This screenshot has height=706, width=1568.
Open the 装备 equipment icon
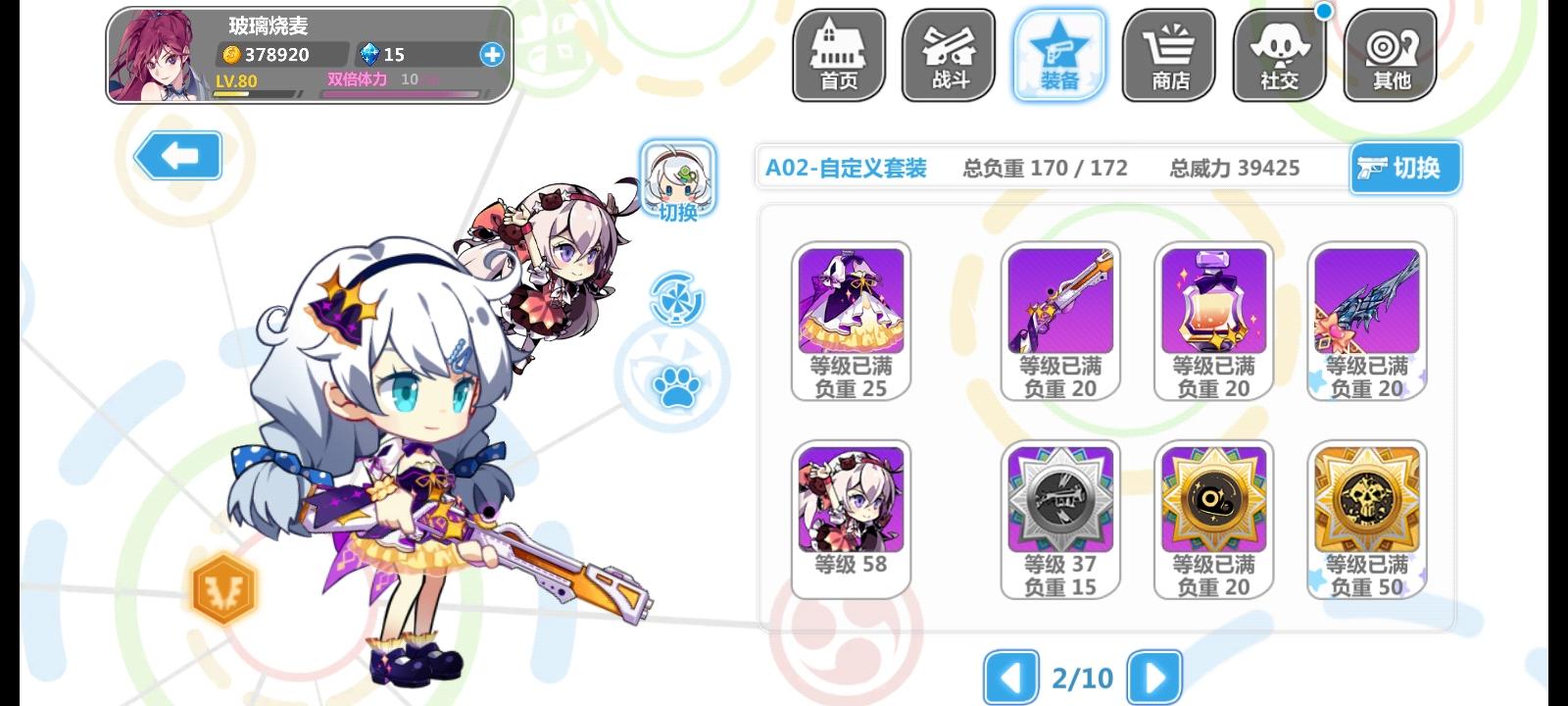(x=1058, y=54)
